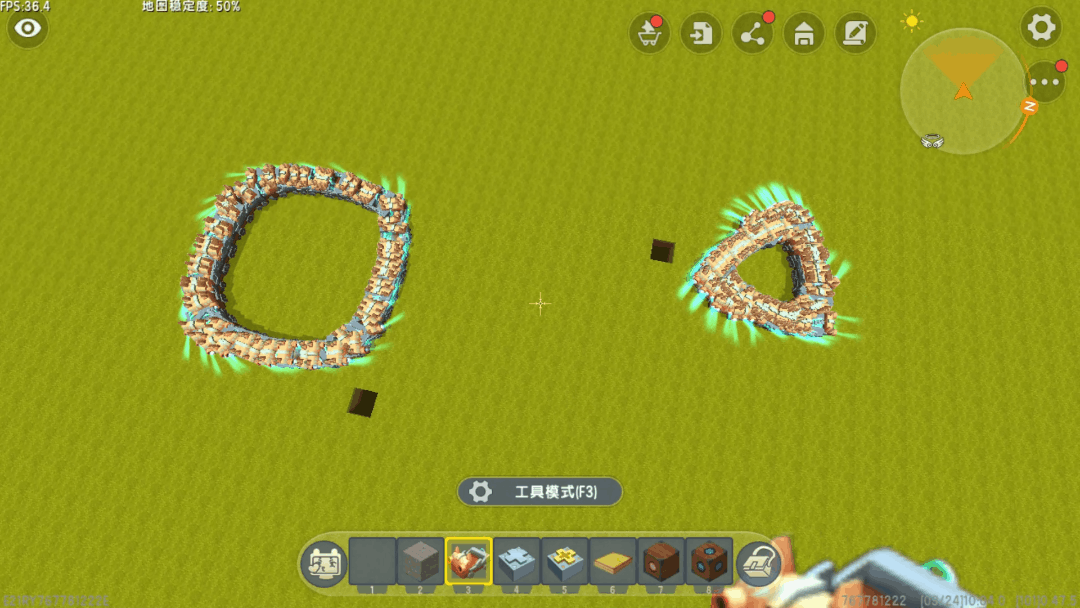Choose the yellow cross block slot
The height and width of the screenshot is (608, 1080).
click(x=564, y=561)
